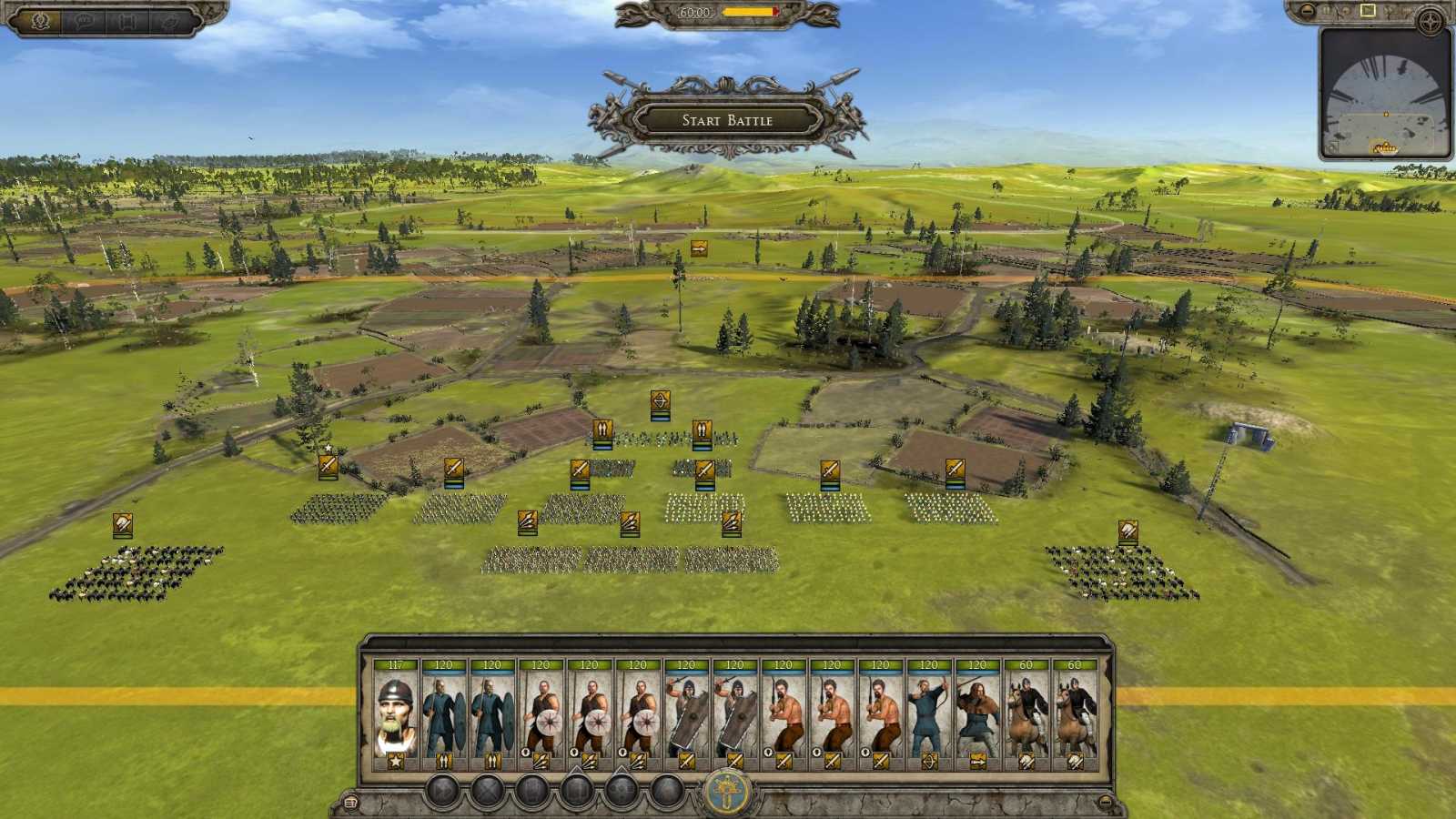Switch to the rightmost tab in the top-left bar
The width and height of the screenshot is (1456, 819).
click(x=168, y=20)
